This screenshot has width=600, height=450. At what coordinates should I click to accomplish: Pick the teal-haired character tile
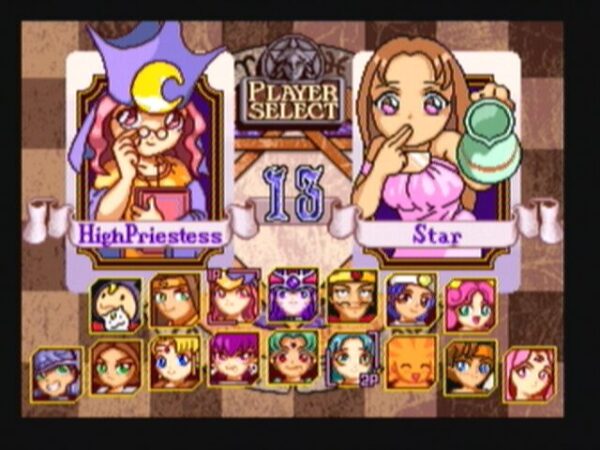[352, 359]
